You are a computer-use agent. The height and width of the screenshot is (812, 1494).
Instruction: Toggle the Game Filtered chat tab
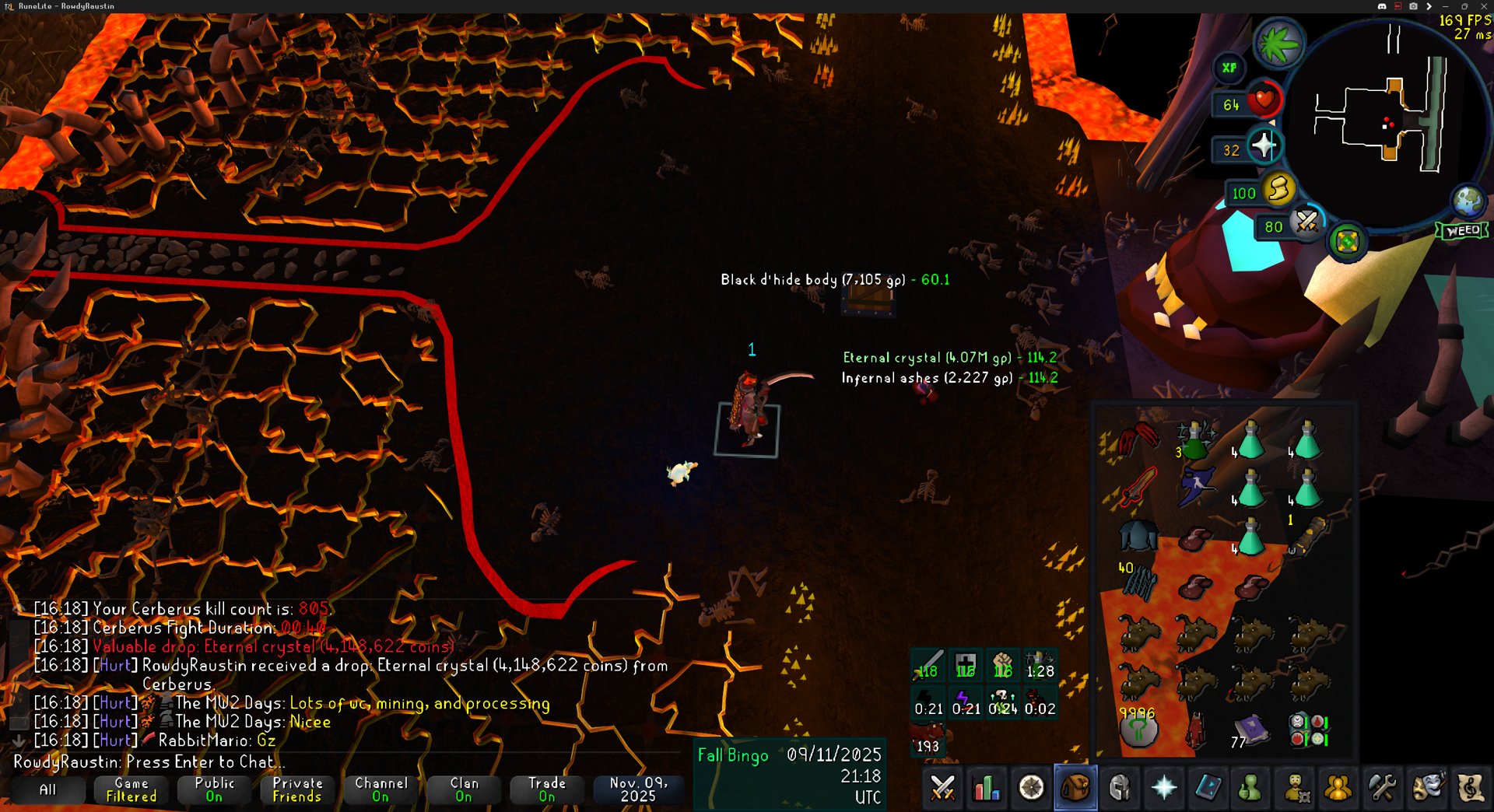[x=131, y=789]
